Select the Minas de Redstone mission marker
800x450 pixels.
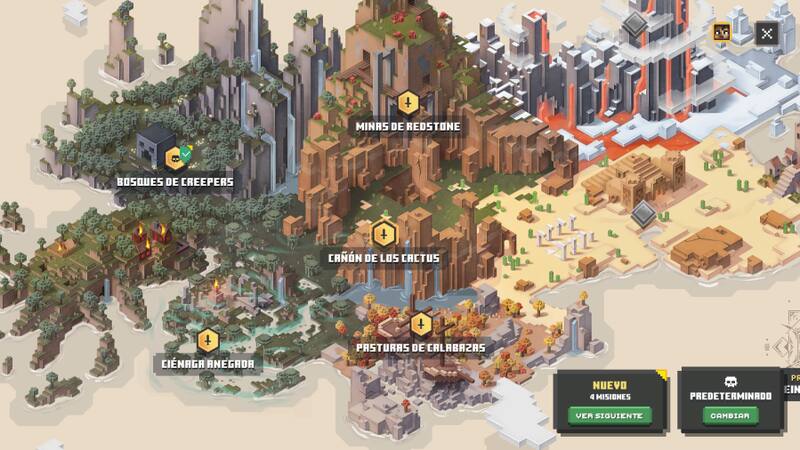[407, 103]
